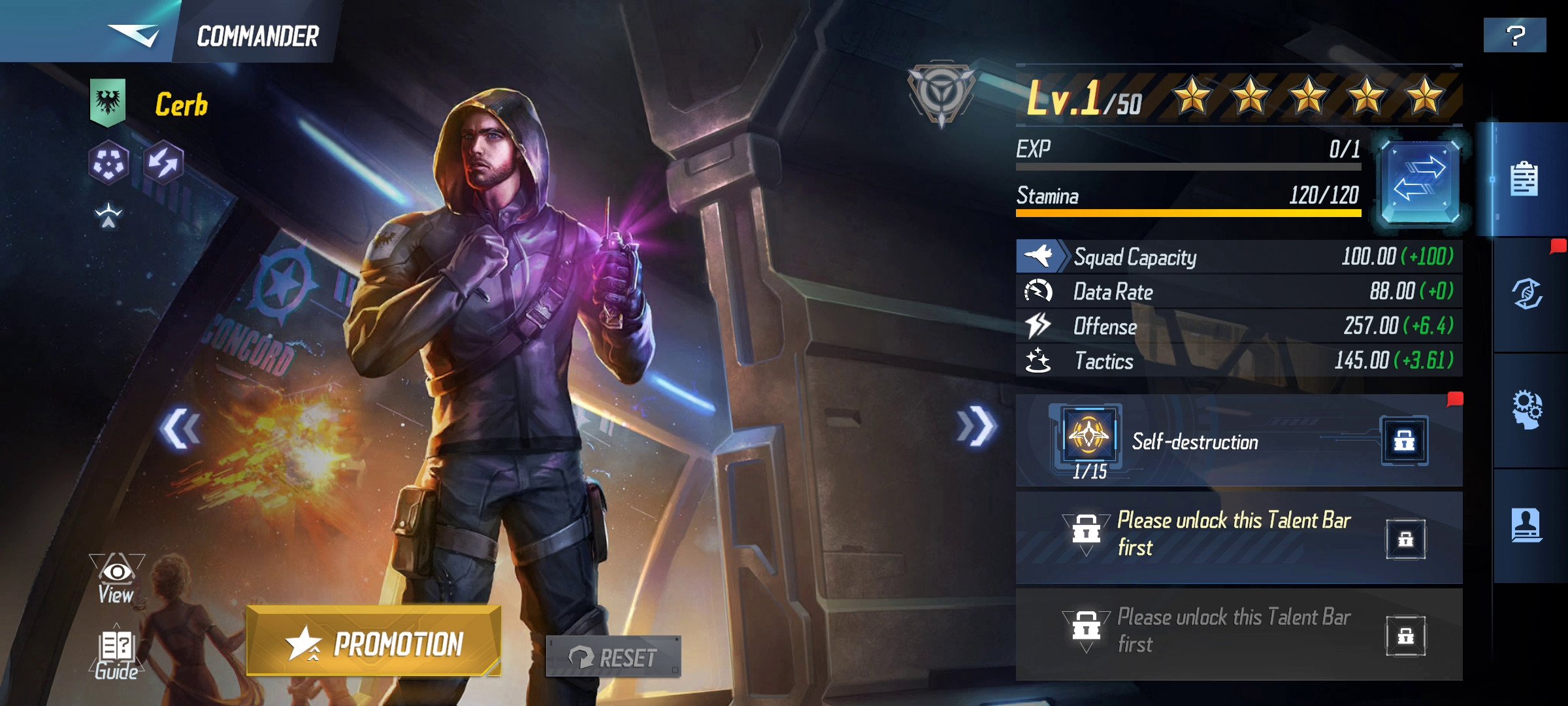Select the Squad Capacity stat row
The width and height of the screenshot is (1568, 706).
[1238, 256]
